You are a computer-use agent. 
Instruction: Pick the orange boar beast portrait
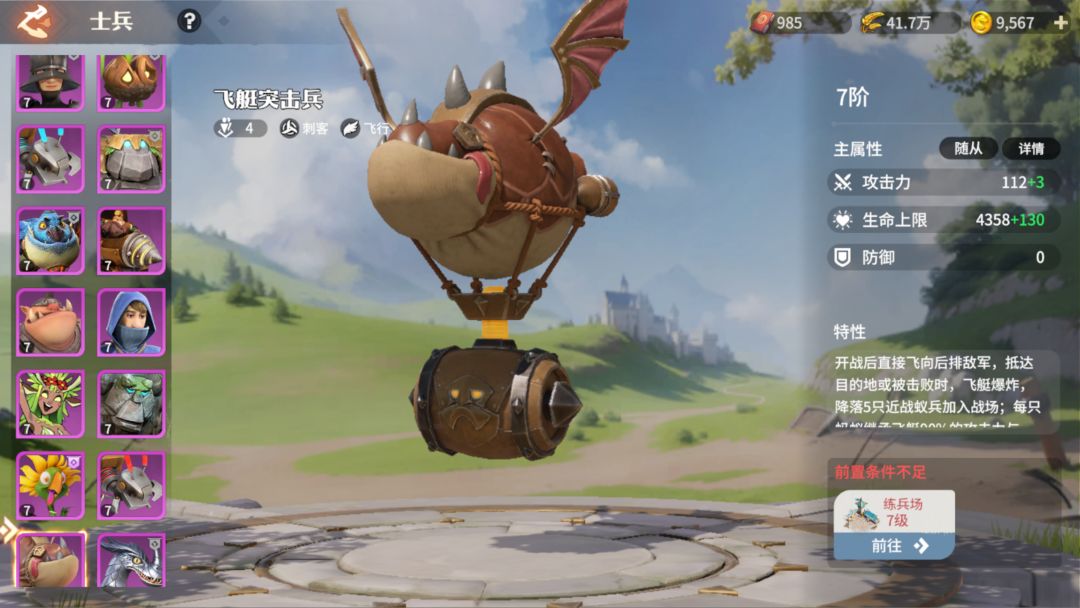pos(50,322)
